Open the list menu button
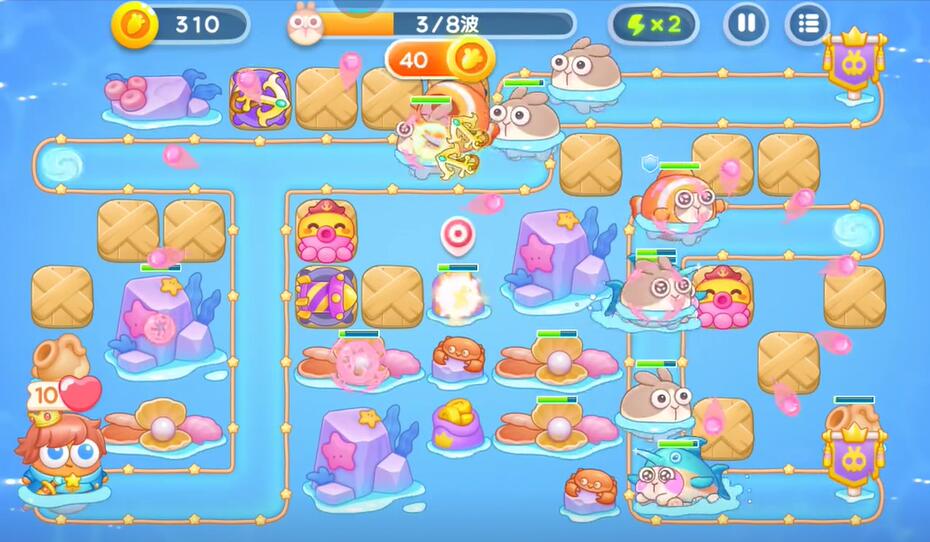The width and height of the screenshot is (930, 542). coord(808,23)
